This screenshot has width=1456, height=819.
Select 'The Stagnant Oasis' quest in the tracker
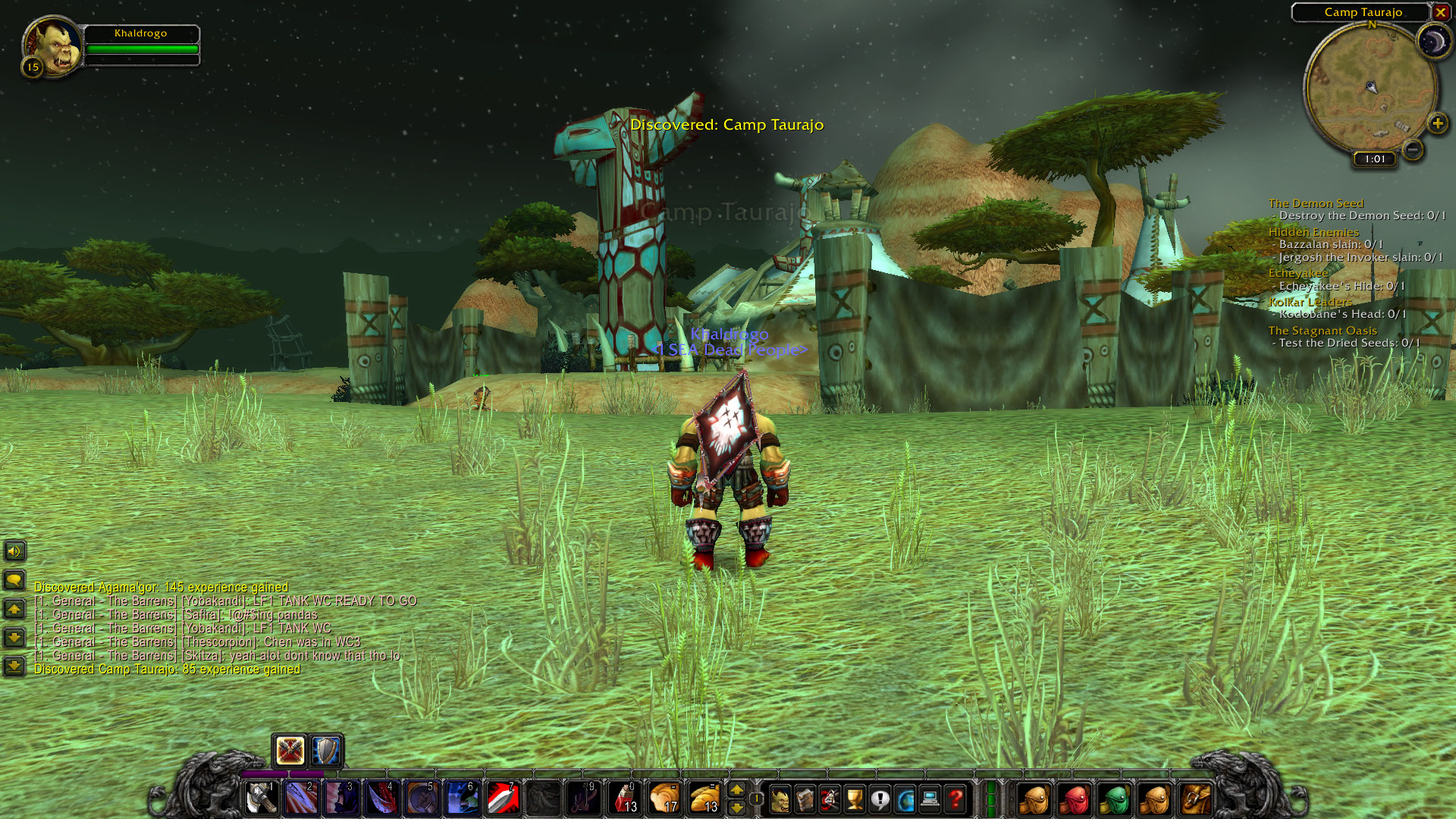(1322, 331)
